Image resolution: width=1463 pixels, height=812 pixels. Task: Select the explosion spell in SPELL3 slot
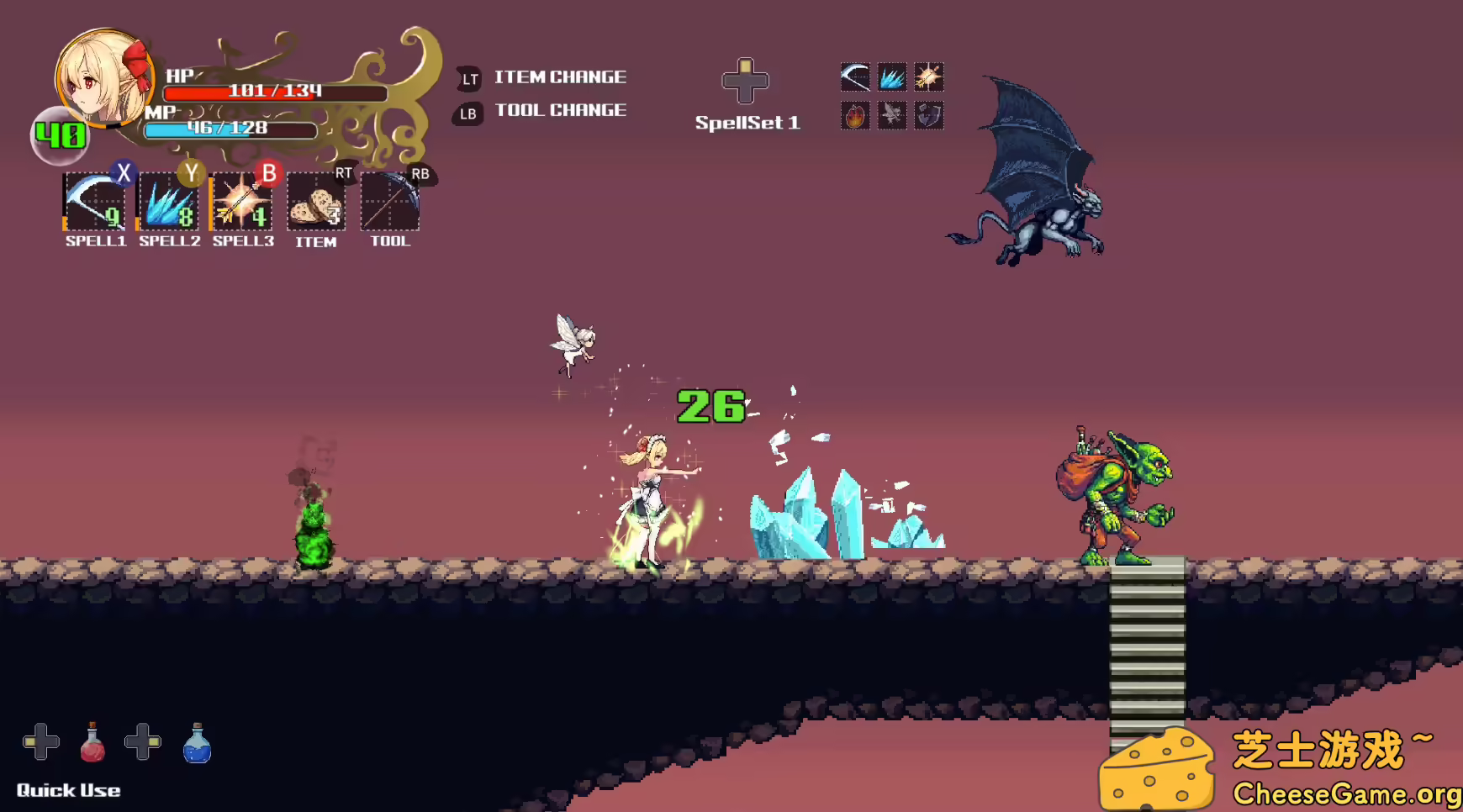[242, 202]
